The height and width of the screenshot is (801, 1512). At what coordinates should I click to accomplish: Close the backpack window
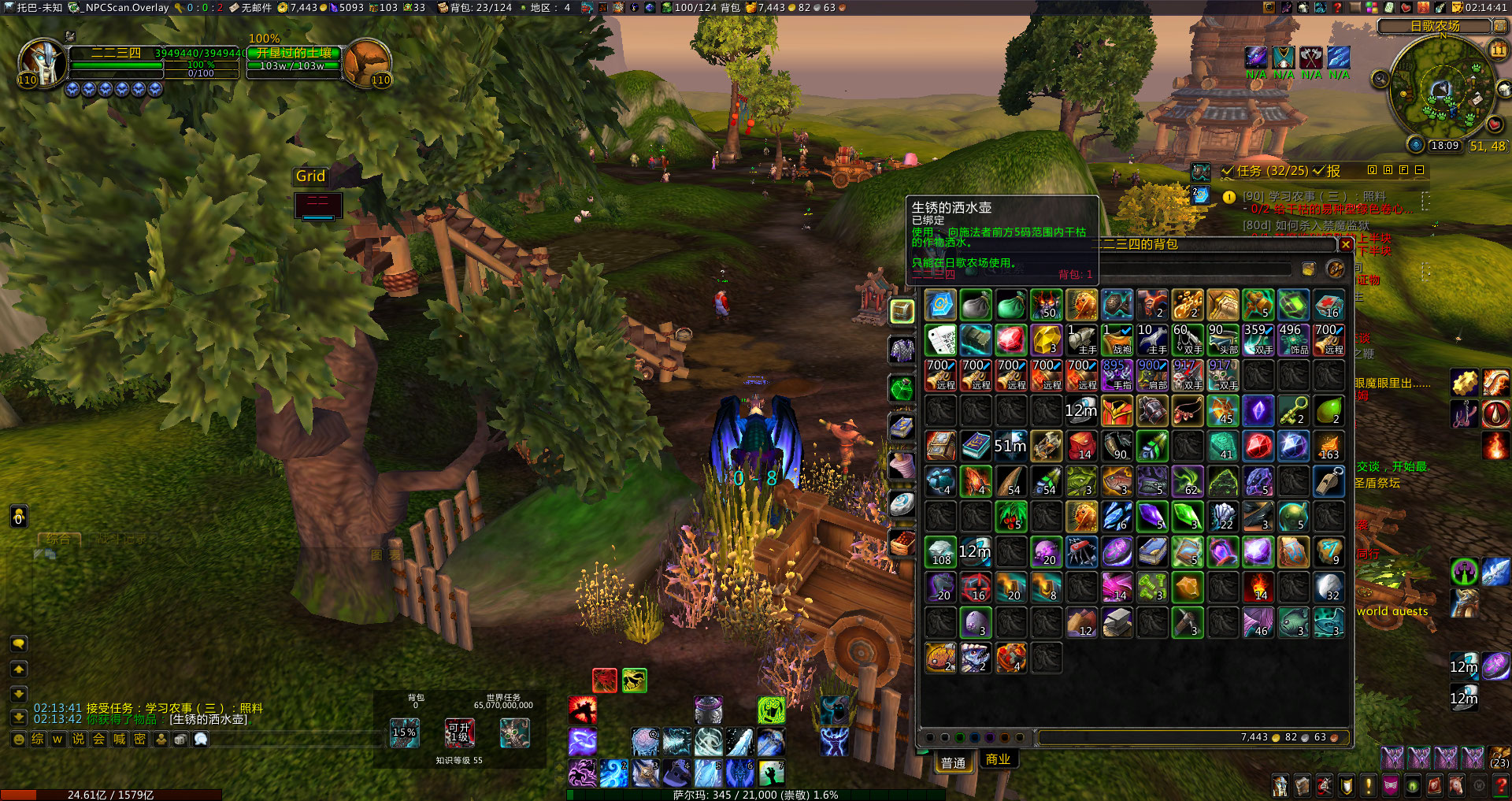tap(1346, 245)
